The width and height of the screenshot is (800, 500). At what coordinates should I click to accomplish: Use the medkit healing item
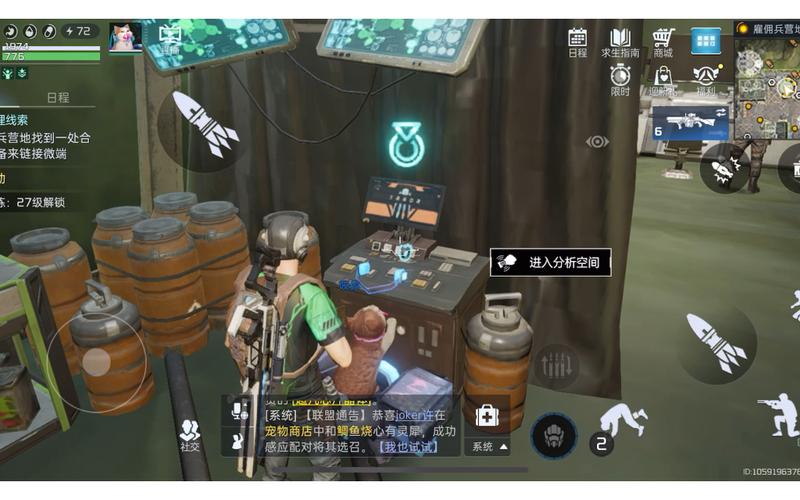487,417
